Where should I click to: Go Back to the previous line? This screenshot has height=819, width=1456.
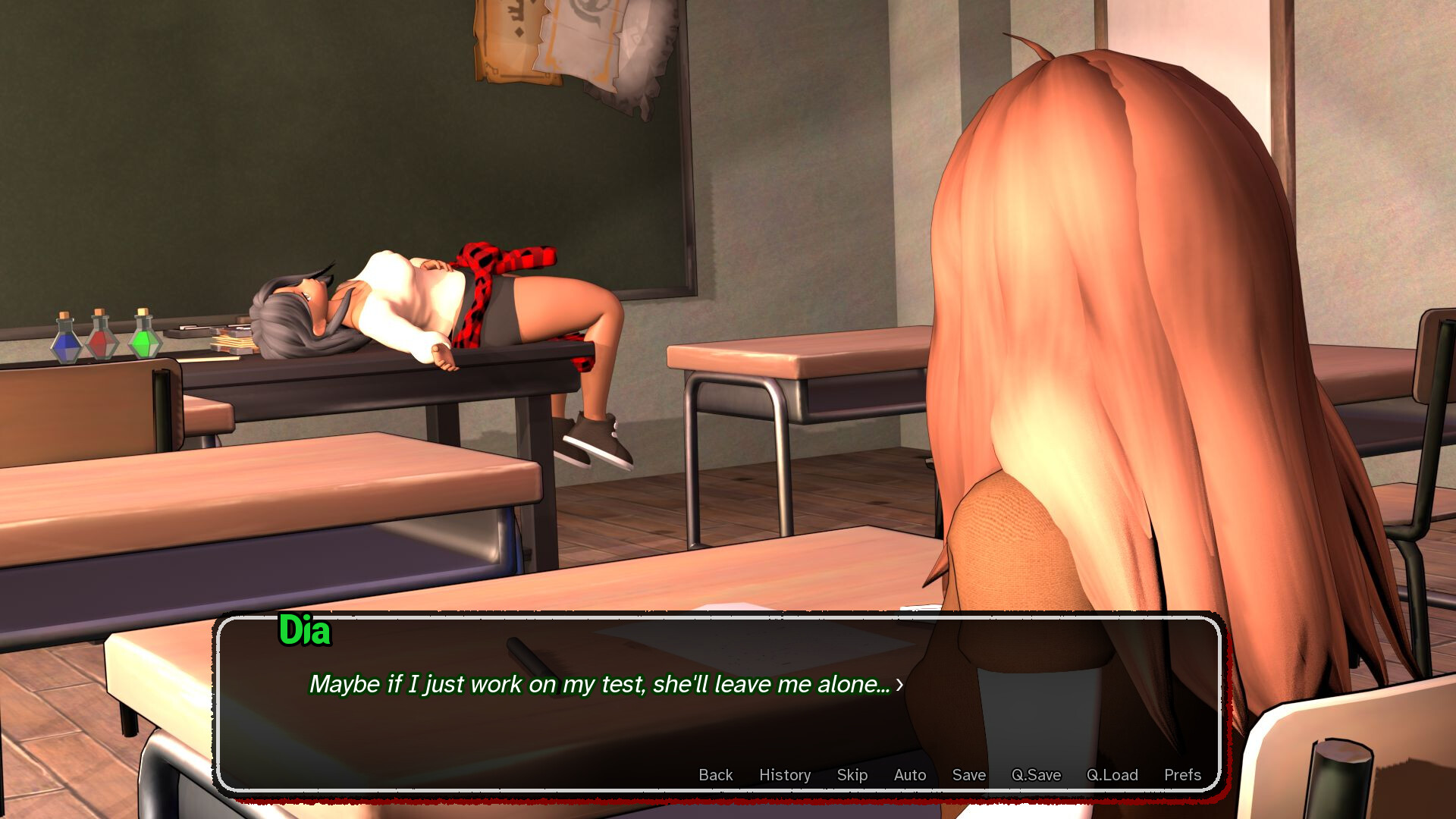pos(715,775)
